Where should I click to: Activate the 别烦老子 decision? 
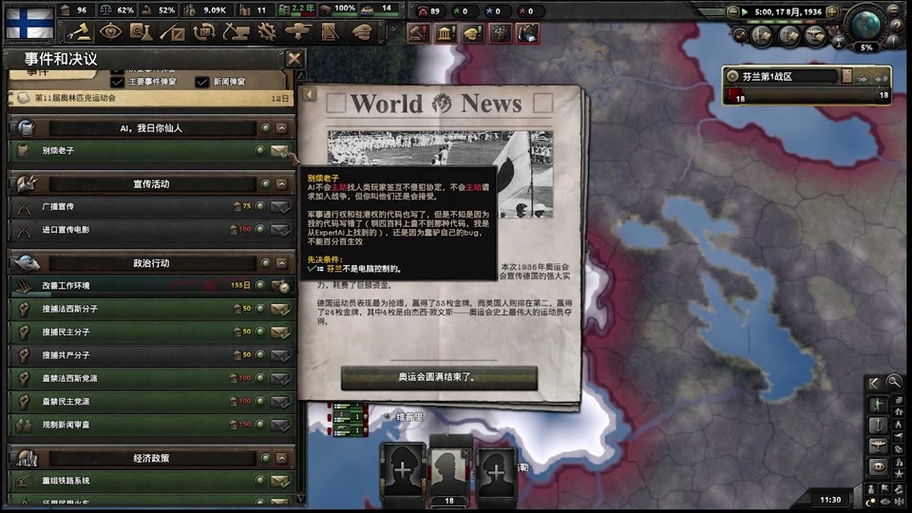pyautogui.click(x=280, y=151)
